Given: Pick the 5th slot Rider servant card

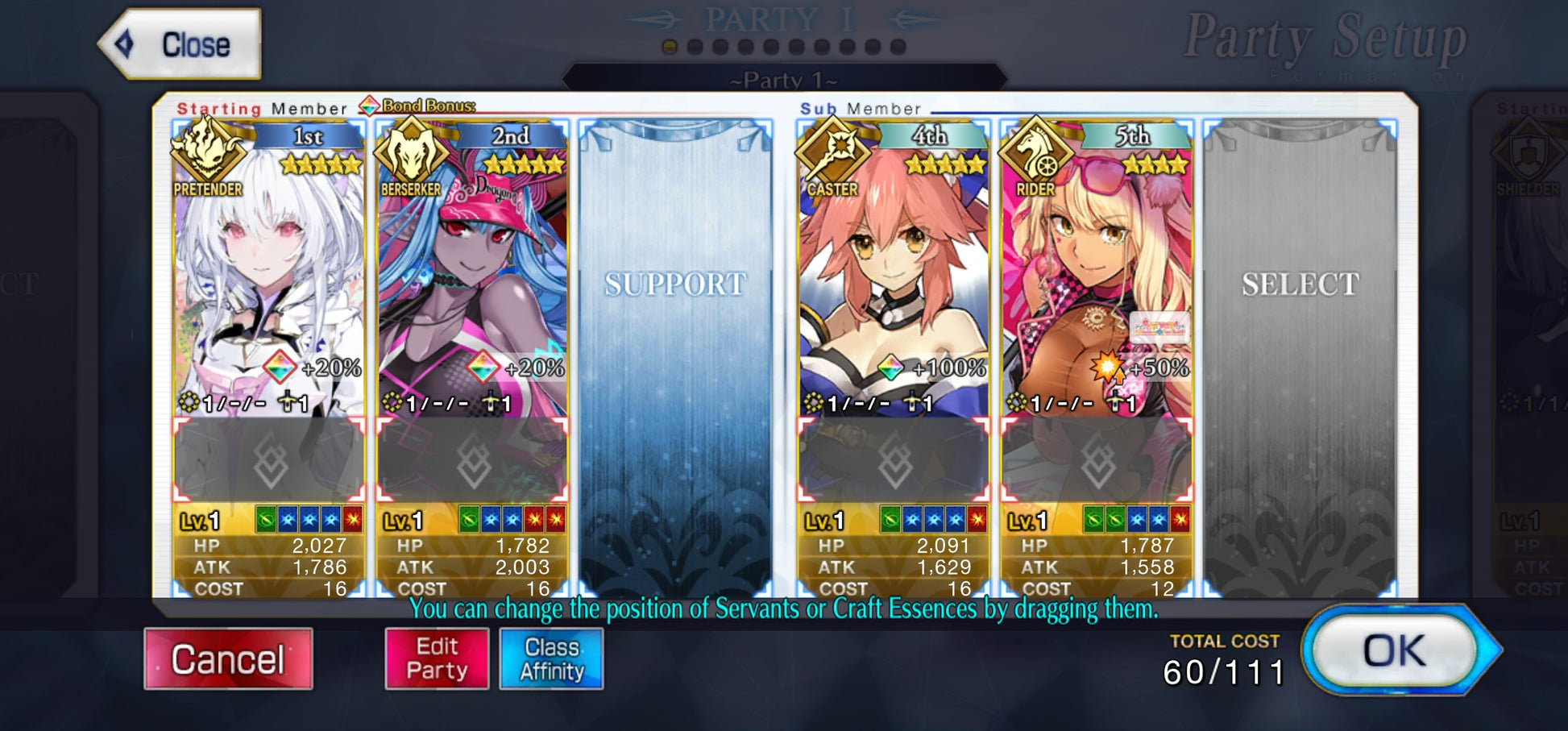Looking at the screenshot, I should 1097,274.
